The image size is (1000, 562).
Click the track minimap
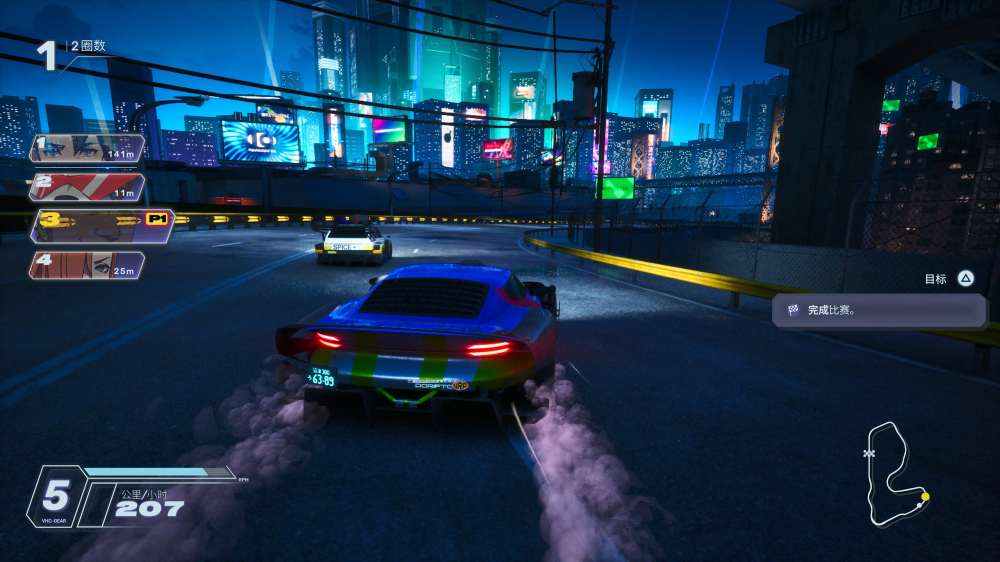(x=897, y=474)
